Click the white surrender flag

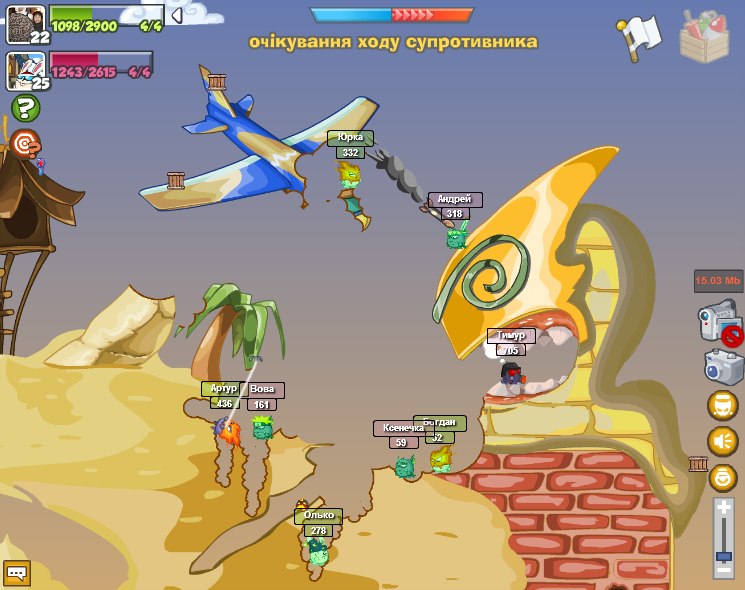[638, 36]
